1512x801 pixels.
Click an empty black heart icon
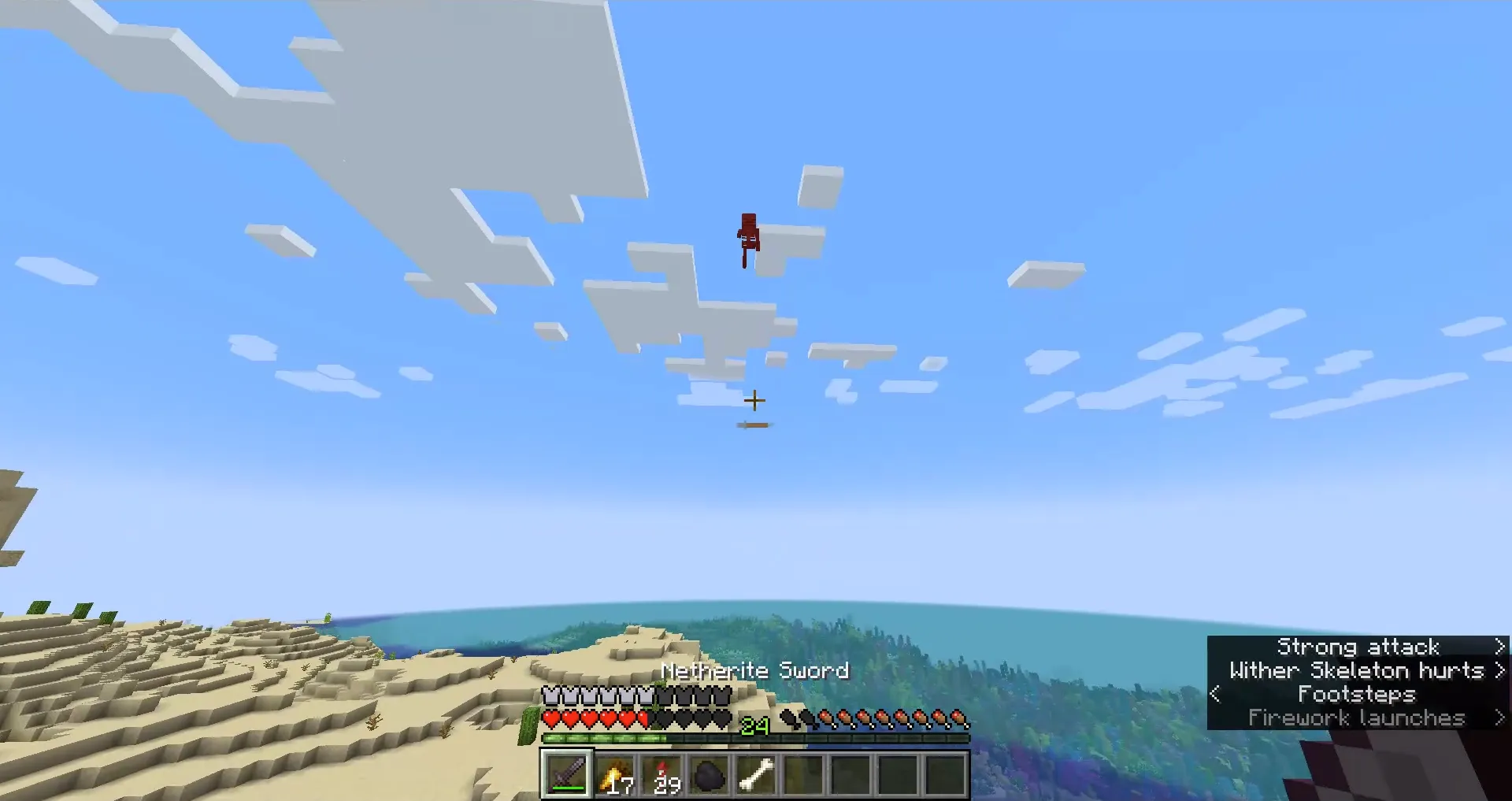point(679,719)
